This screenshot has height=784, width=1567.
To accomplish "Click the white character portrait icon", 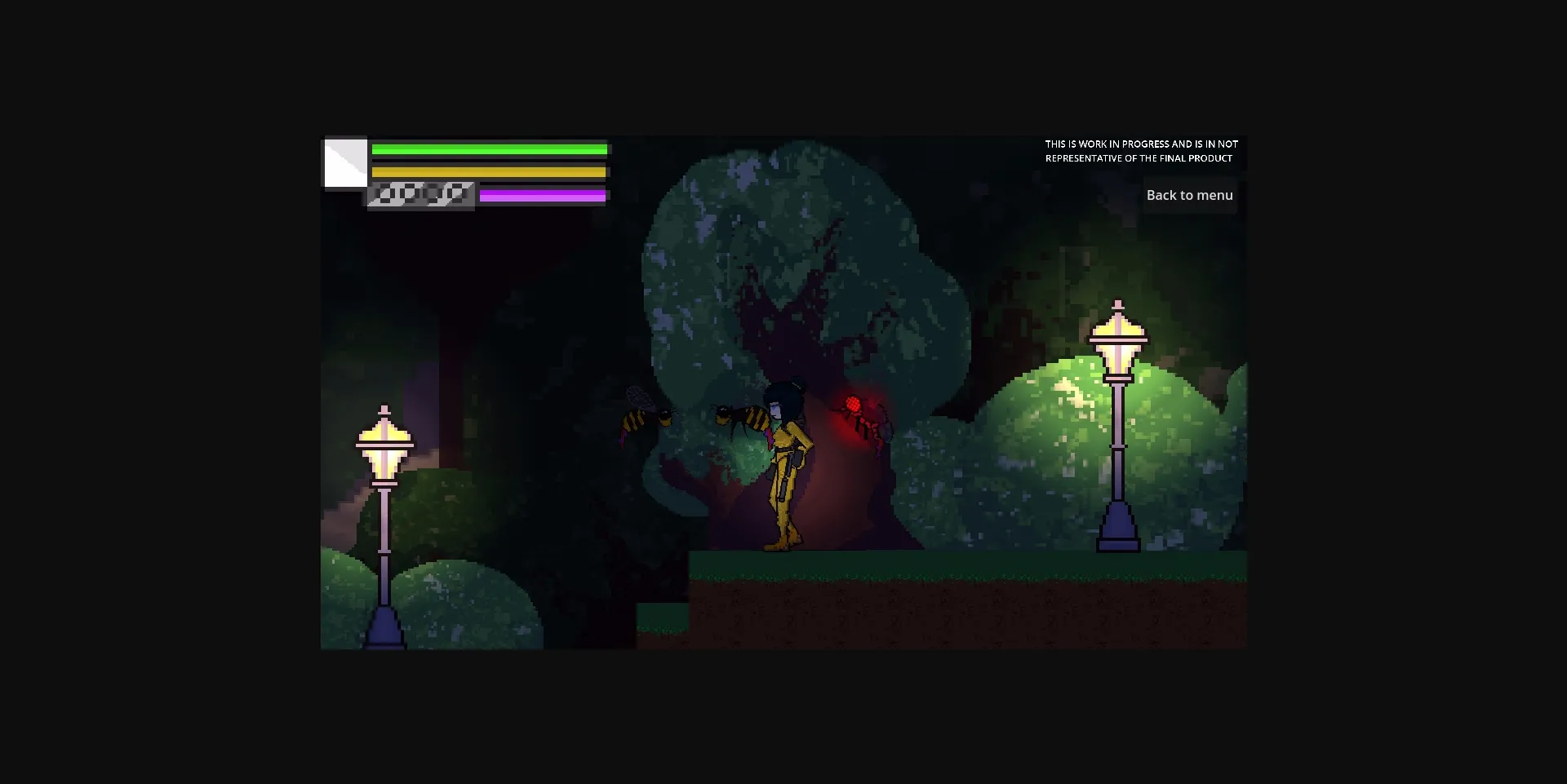I will point(346,163).
